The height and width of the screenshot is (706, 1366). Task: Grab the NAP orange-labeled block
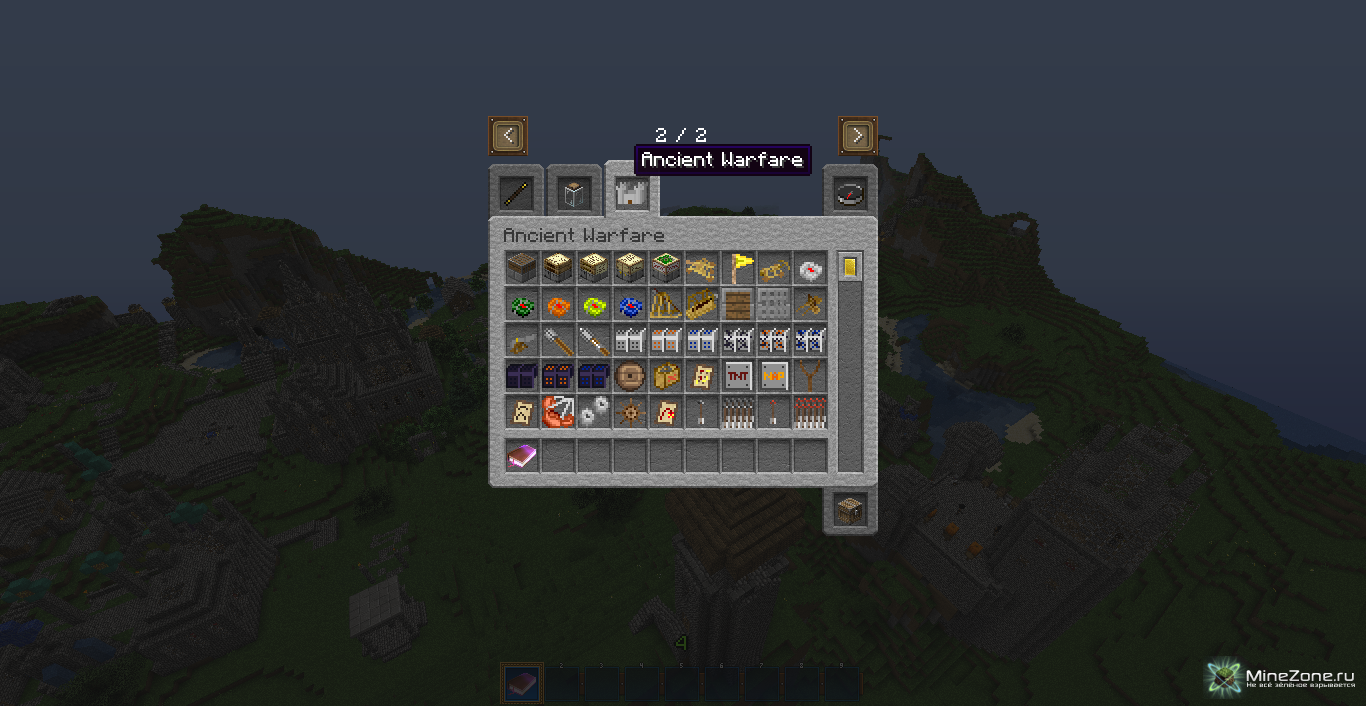[773, 376]
